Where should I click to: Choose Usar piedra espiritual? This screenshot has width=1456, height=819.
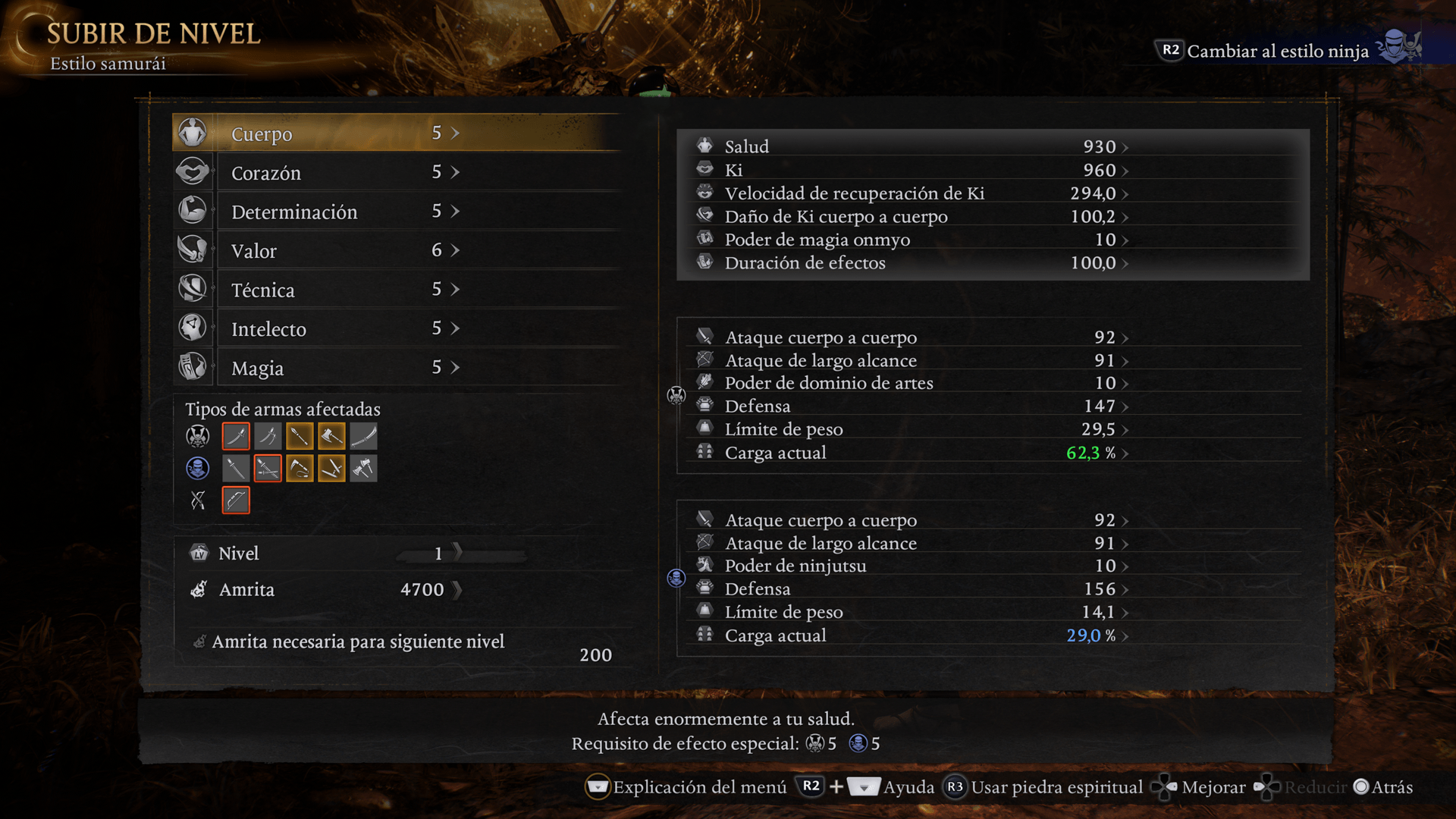[x=1043, y=787]
